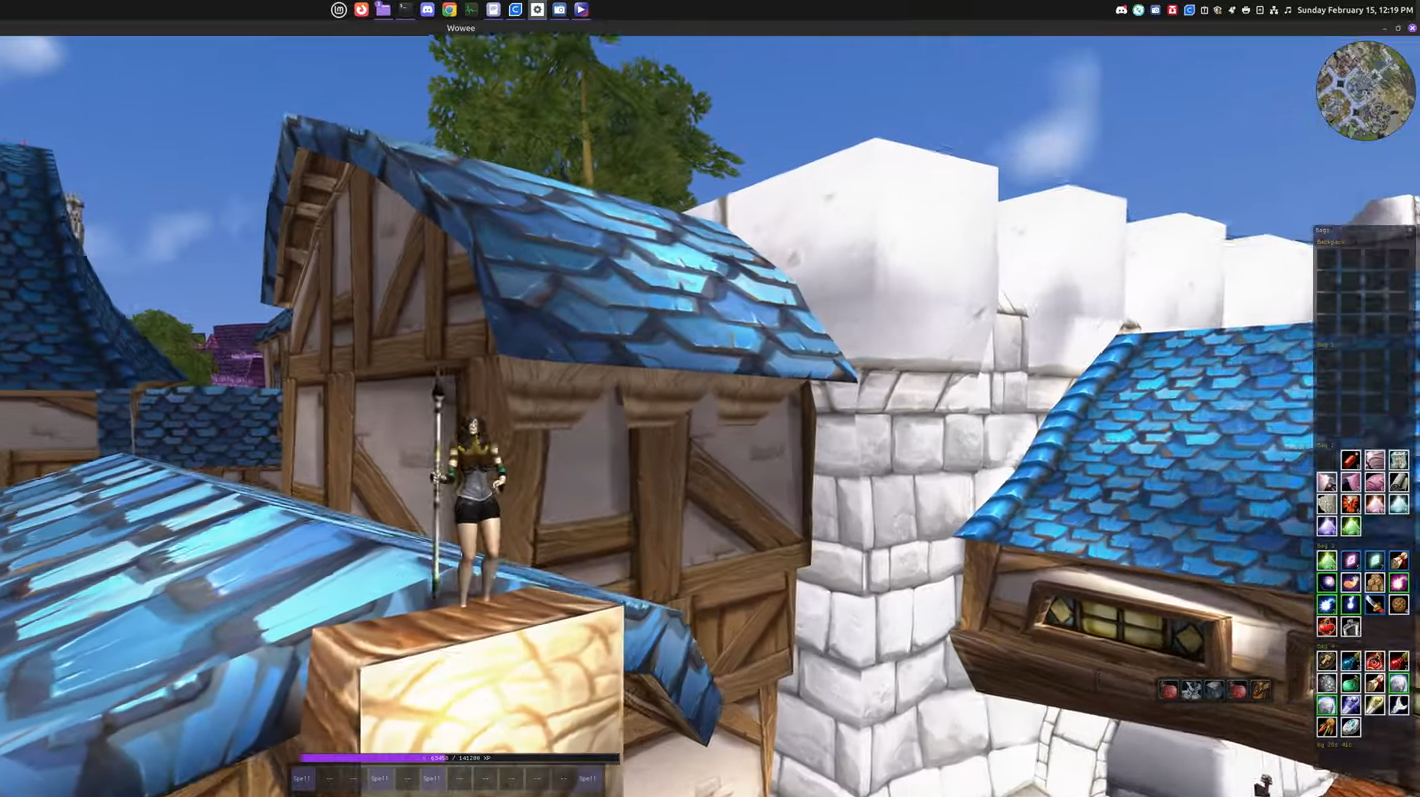Click the glowing blue crystal item in Bag 2

(1400, 503)
